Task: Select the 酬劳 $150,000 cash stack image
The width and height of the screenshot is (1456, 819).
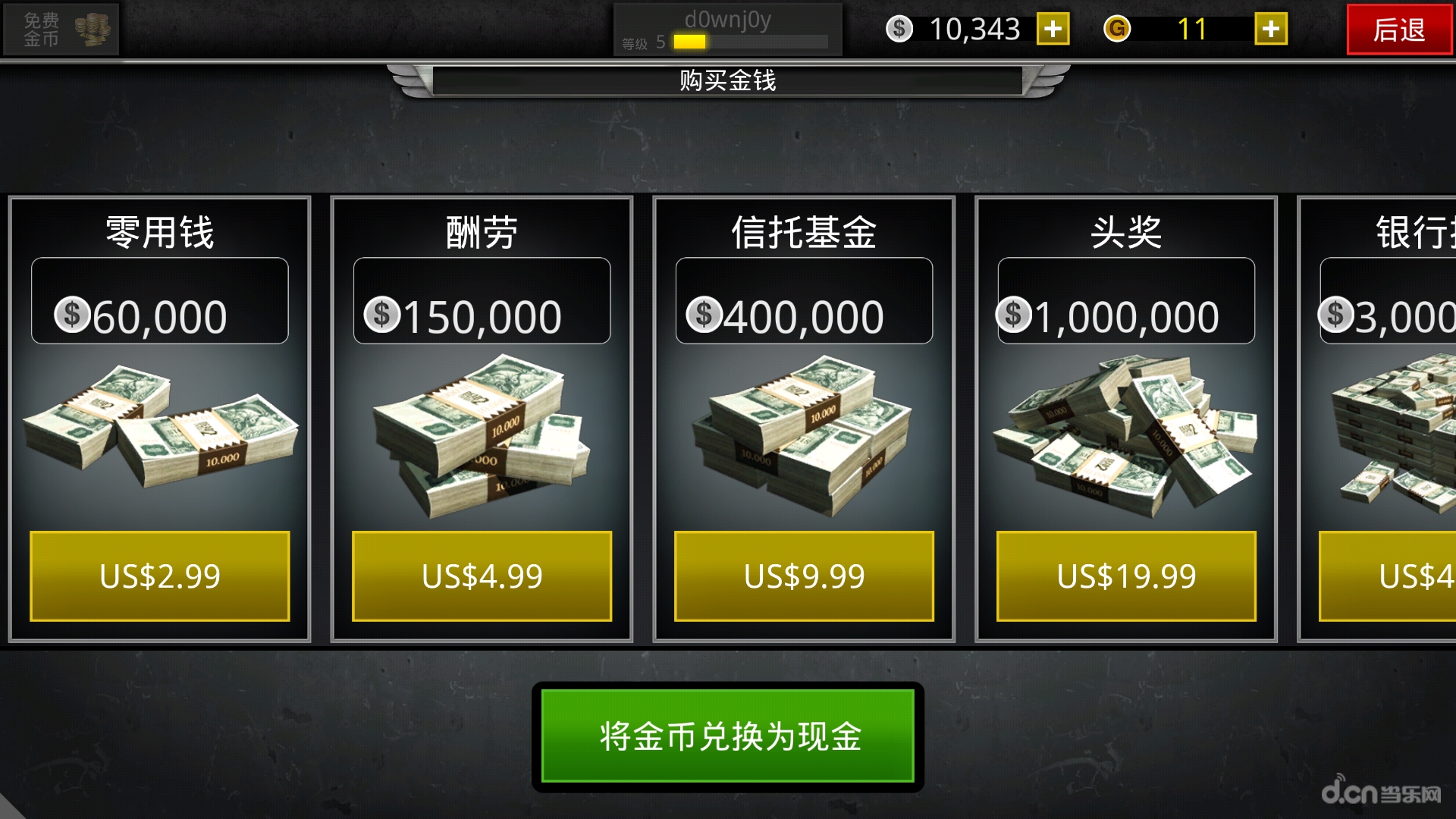Action: coord(482,436)
